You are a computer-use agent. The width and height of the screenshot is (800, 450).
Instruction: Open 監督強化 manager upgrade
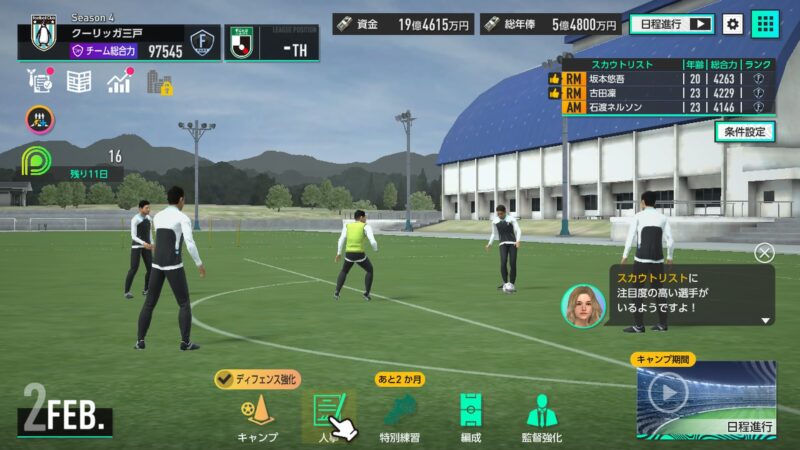[x=543, y=416]
